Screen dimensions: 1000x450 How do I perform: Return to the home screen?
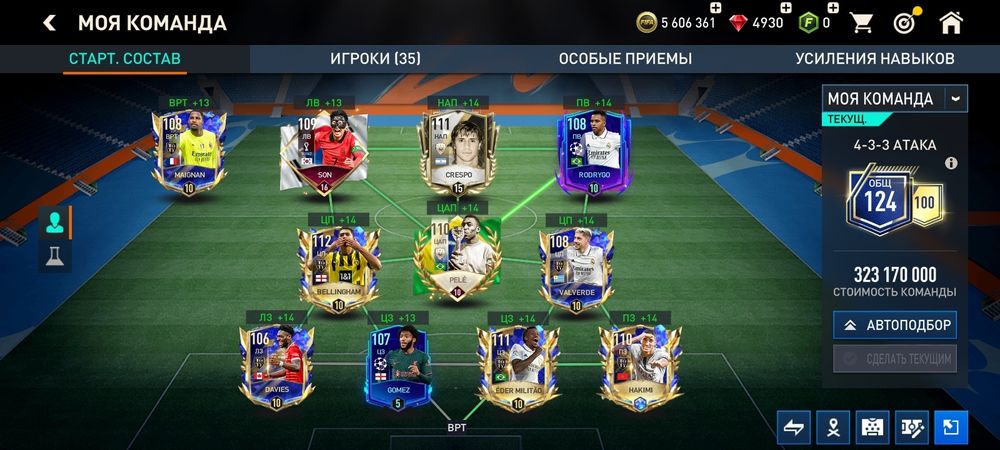[x=951, y=22]
